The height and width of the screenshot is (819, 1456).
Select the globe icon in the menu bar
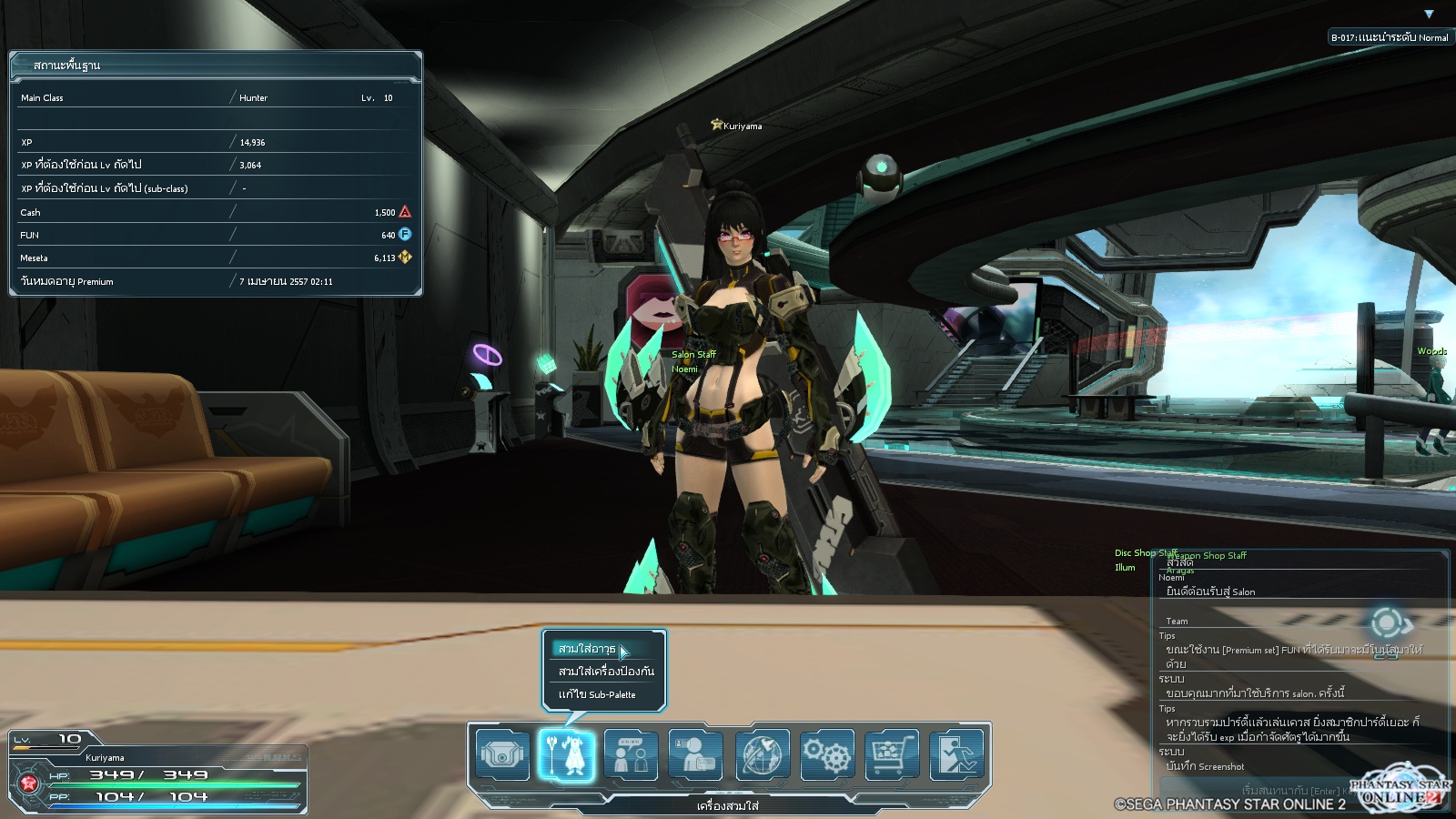coord(762,754)
